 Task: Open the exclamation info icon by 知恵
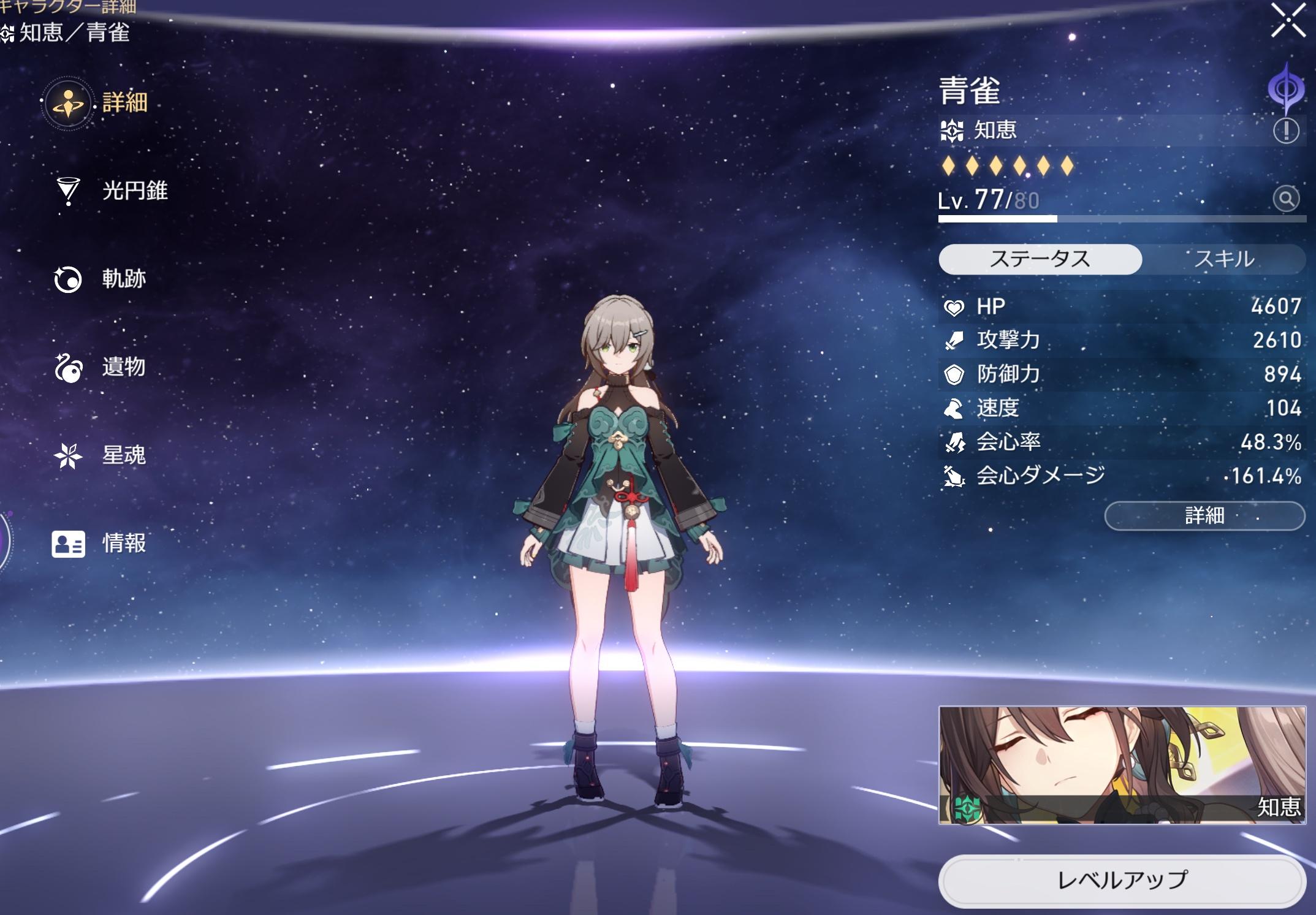pyautogui.click(x=1285, y=131)
